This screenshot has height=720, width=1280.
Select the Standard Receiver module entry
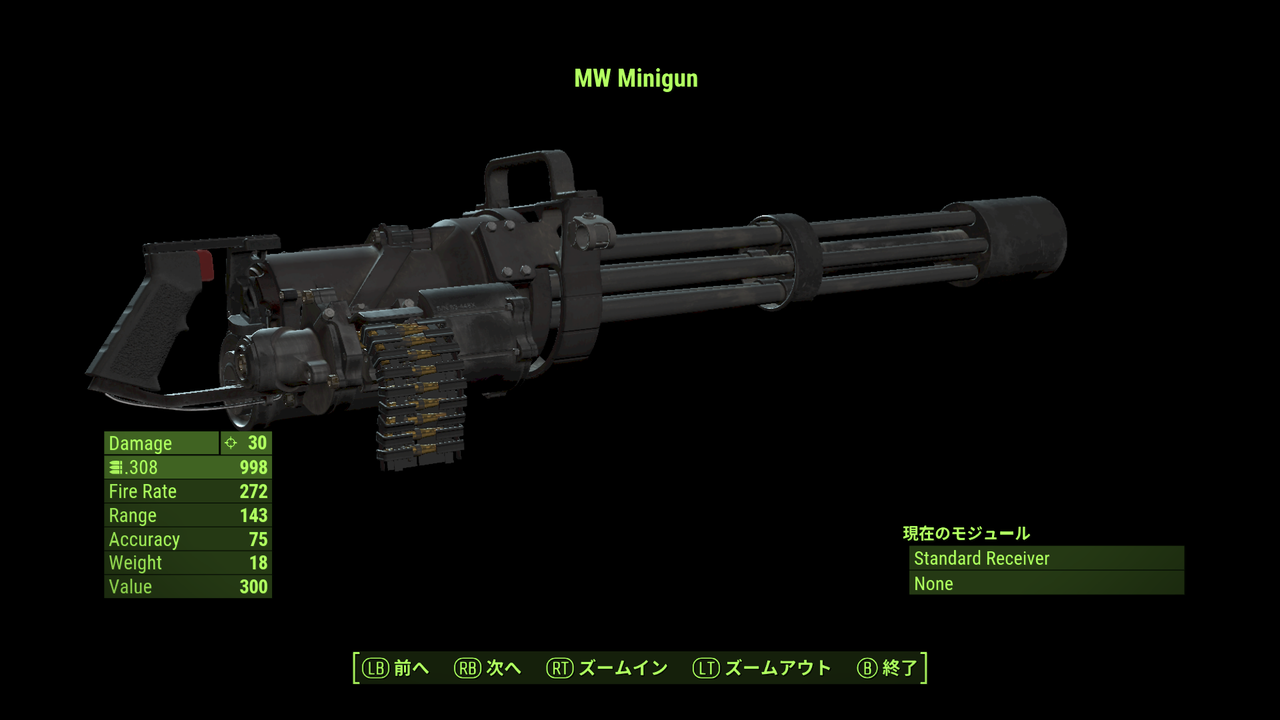point(981,559)
